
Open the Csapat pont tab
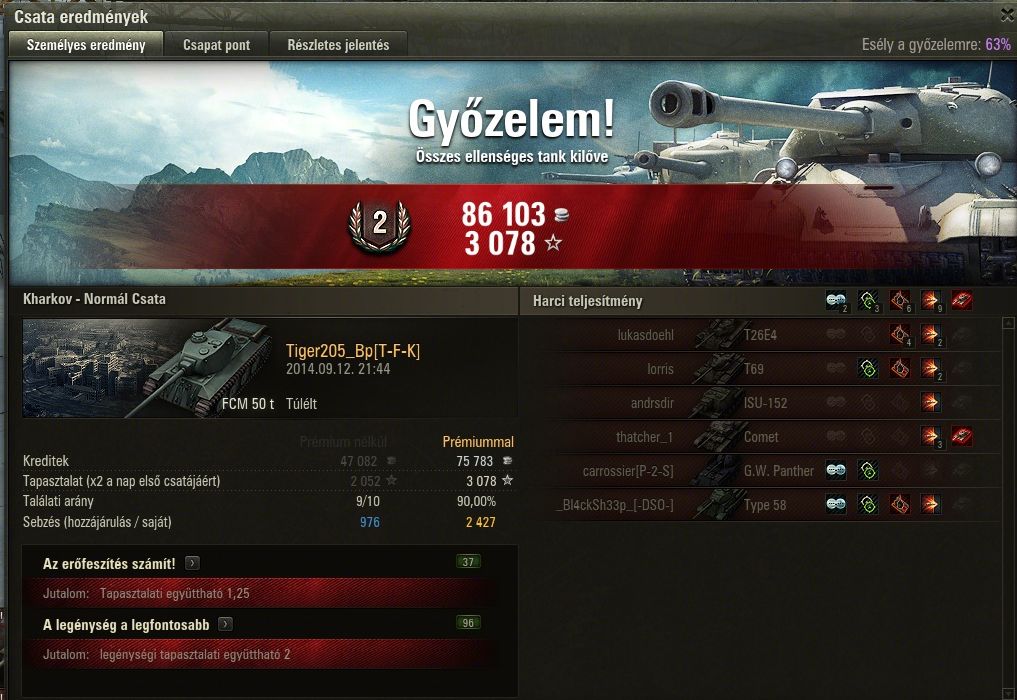[216, 45]
